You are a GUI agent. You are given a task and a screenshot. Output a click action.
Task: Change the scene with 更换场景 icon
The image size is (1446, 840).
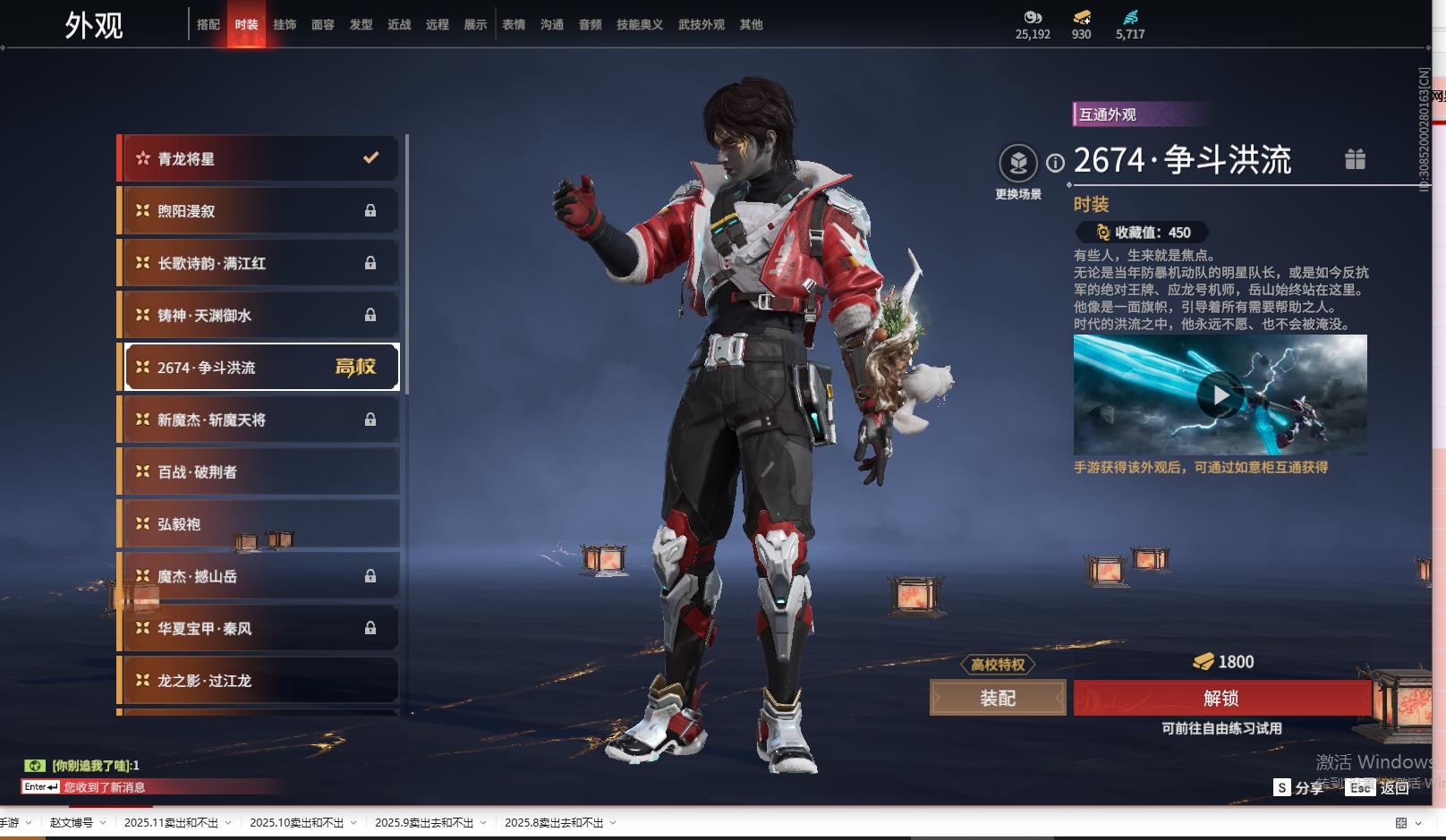point(1018,164)
